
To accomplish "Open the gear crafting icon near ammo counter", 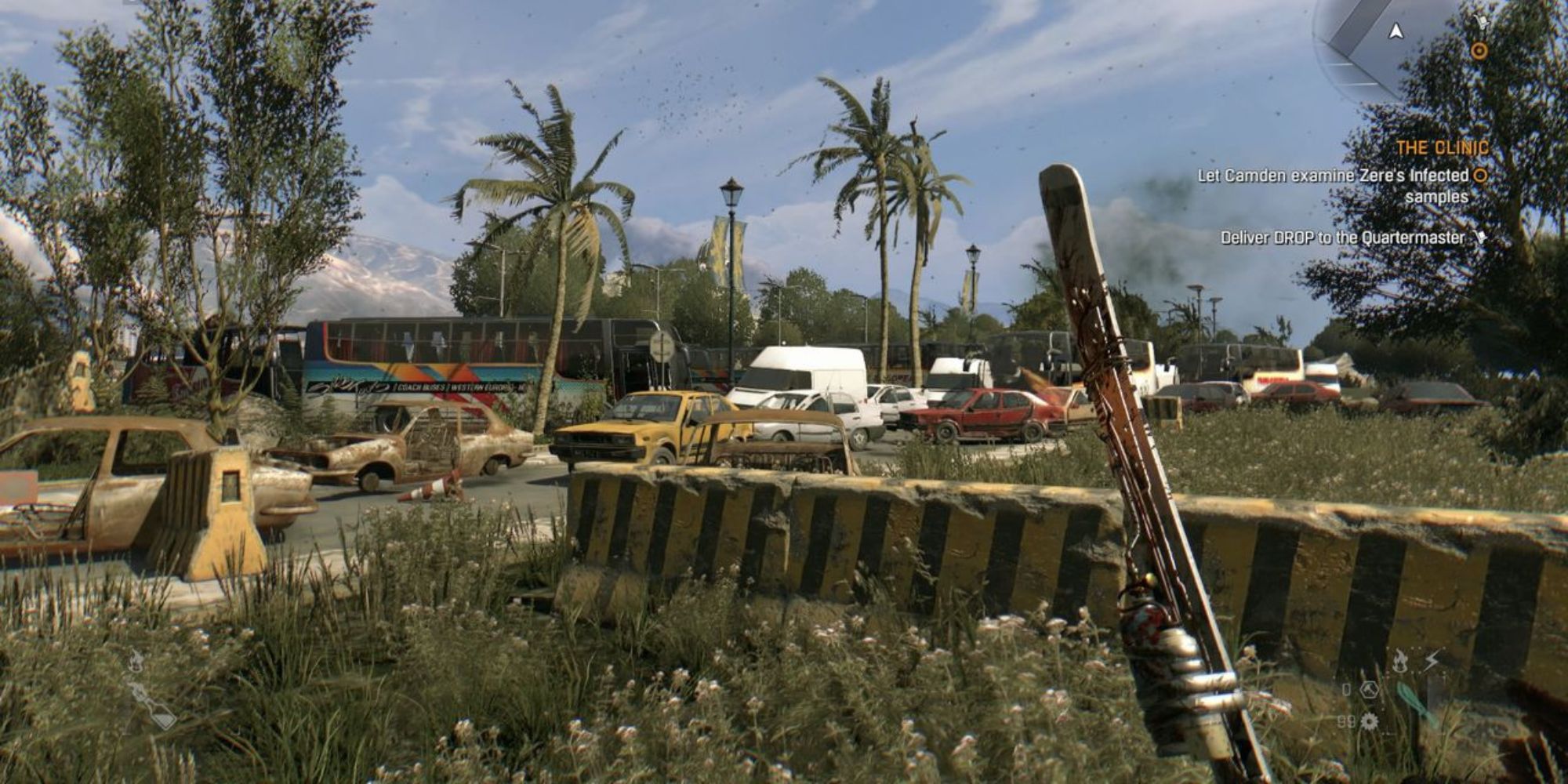I will click(x=1370, y=721).
